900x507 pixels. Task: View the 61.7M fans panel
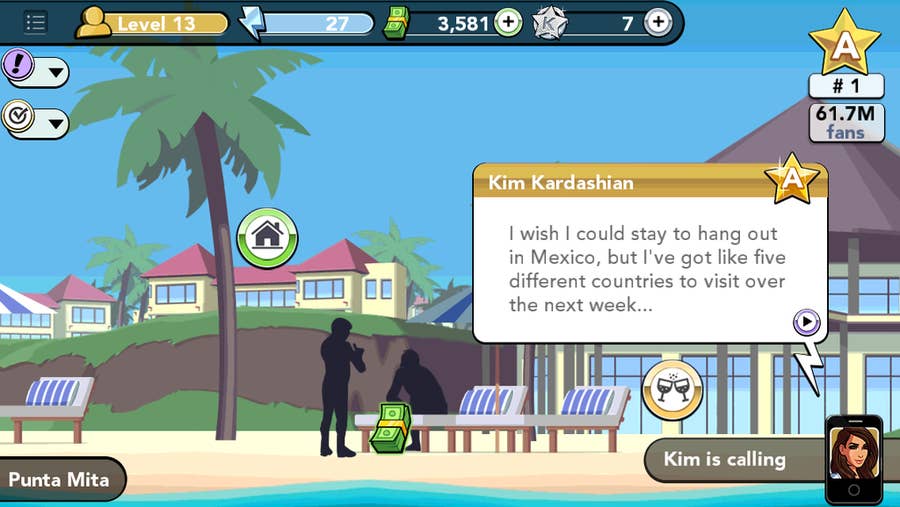846,122
